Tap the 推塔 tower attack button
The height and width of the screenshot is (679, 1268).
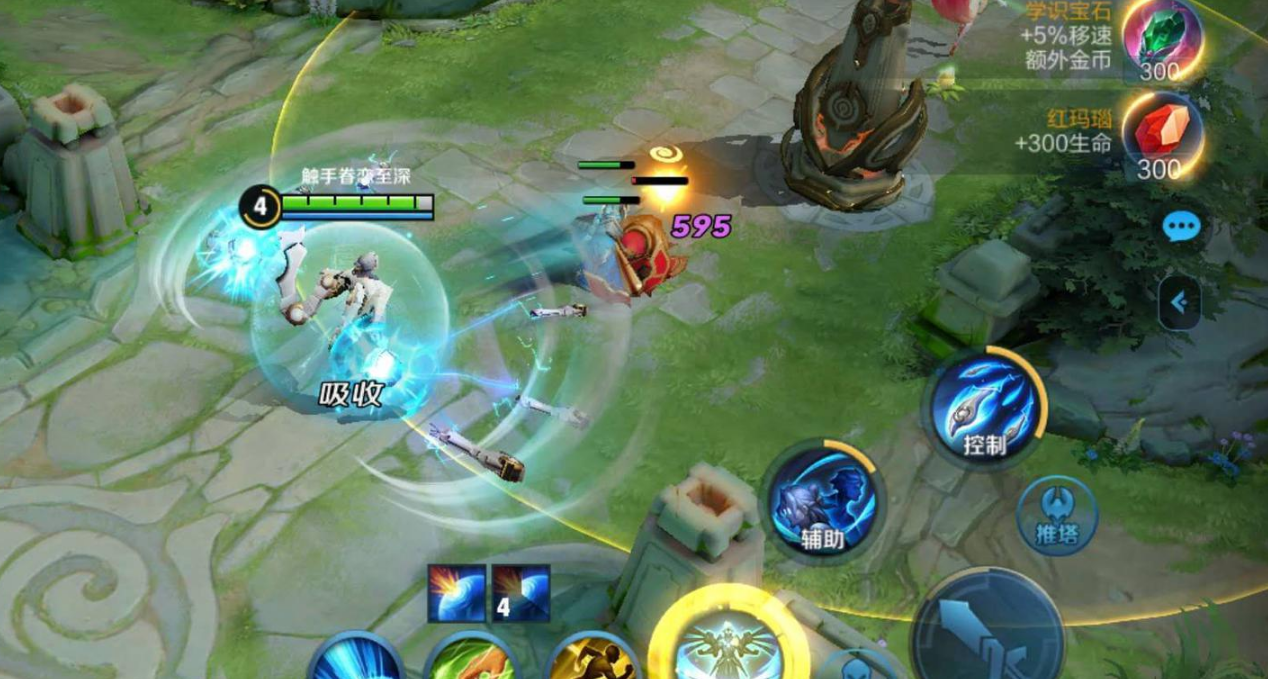[x=1057, y=516]
